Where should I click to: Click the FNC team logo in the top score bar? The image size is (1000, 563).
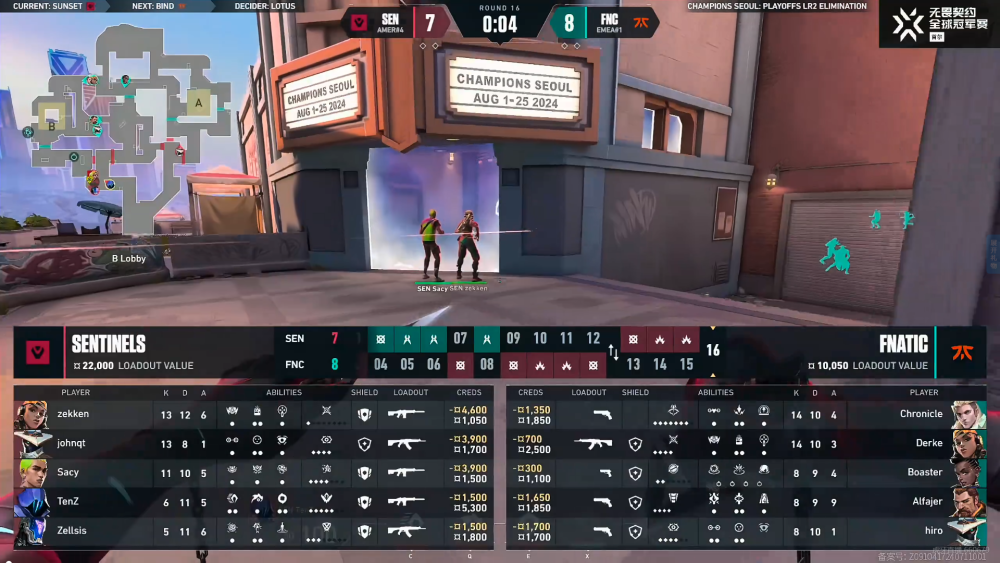click(x=641, y=21)
